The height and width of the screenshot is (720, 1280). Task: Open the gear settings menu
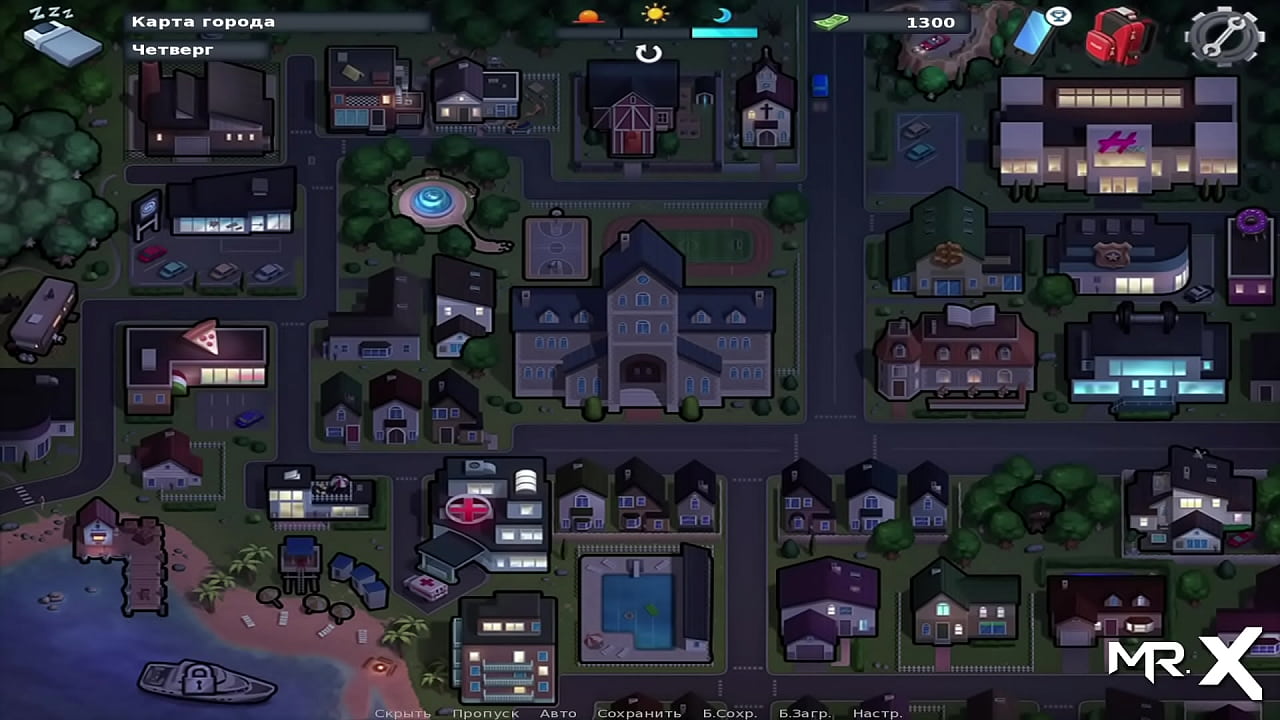[1223, 36]
